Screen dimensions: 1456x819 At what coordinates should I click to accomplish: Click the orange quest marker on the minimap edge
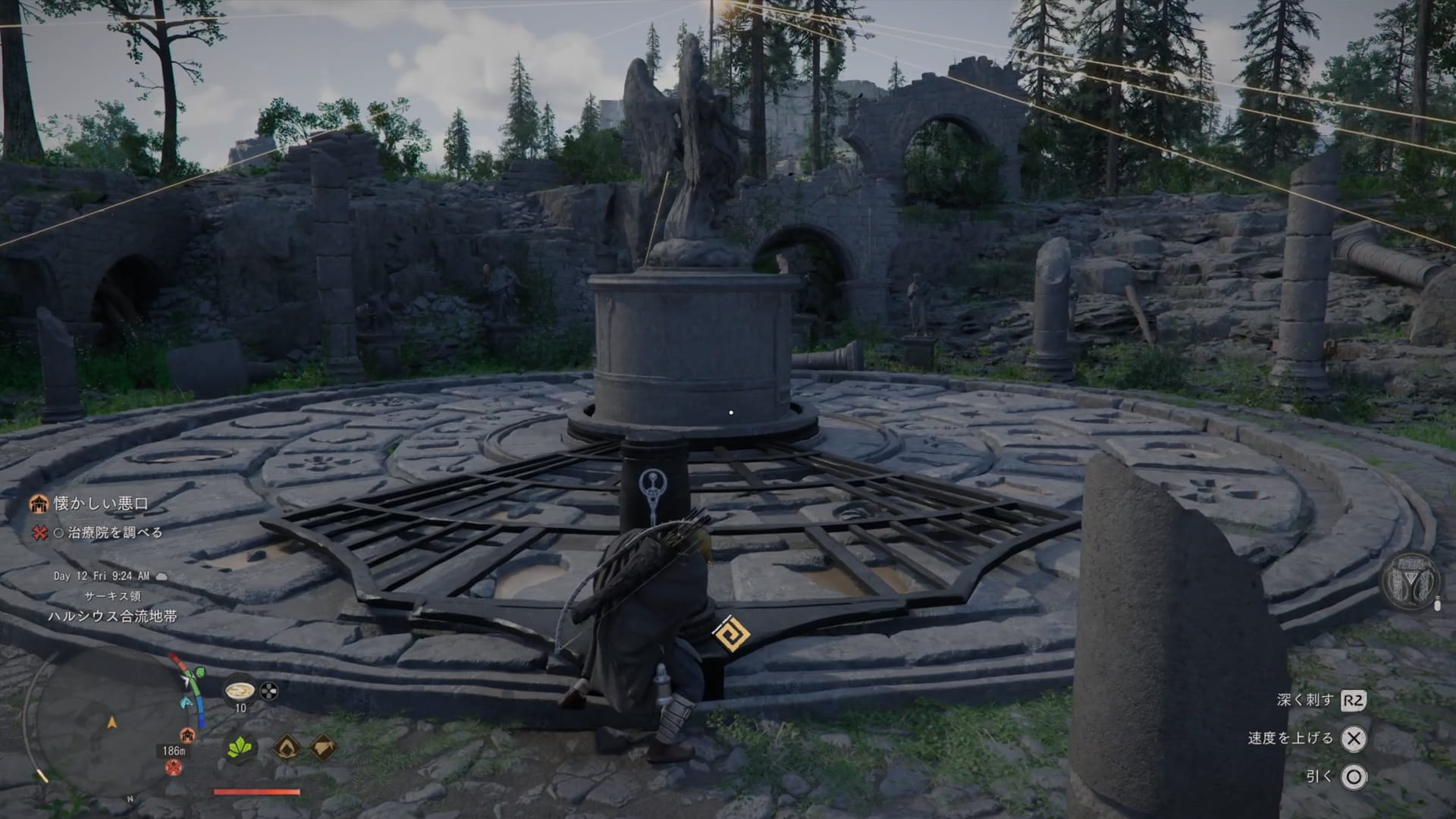click(x=187, y=735)
